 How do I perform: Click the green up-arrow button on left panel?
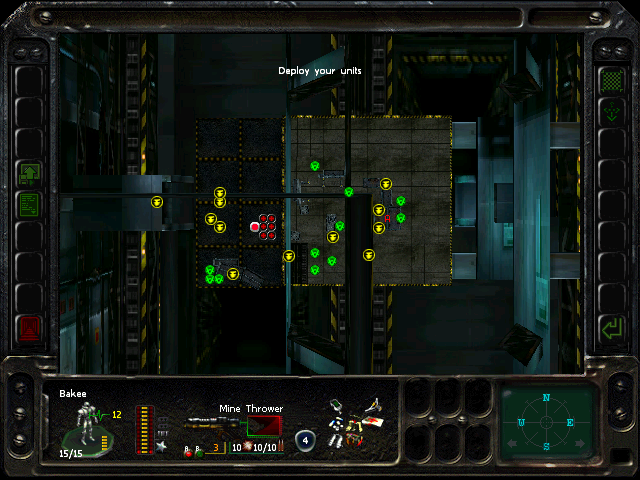click(x=29, y=174)
